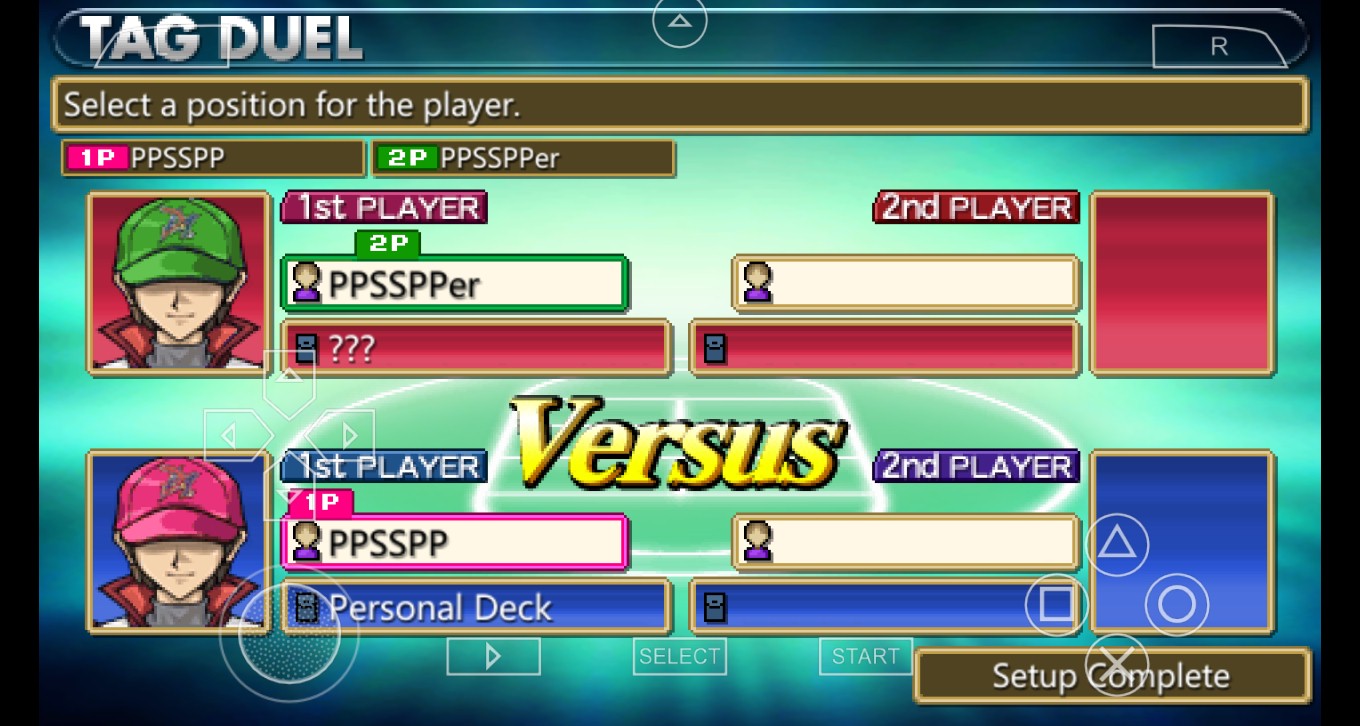The height and width of the screenshot is (726, 1360).
Task: Open the Personal Deck slot
Action: pyautogui.click(x=476, y=607)
